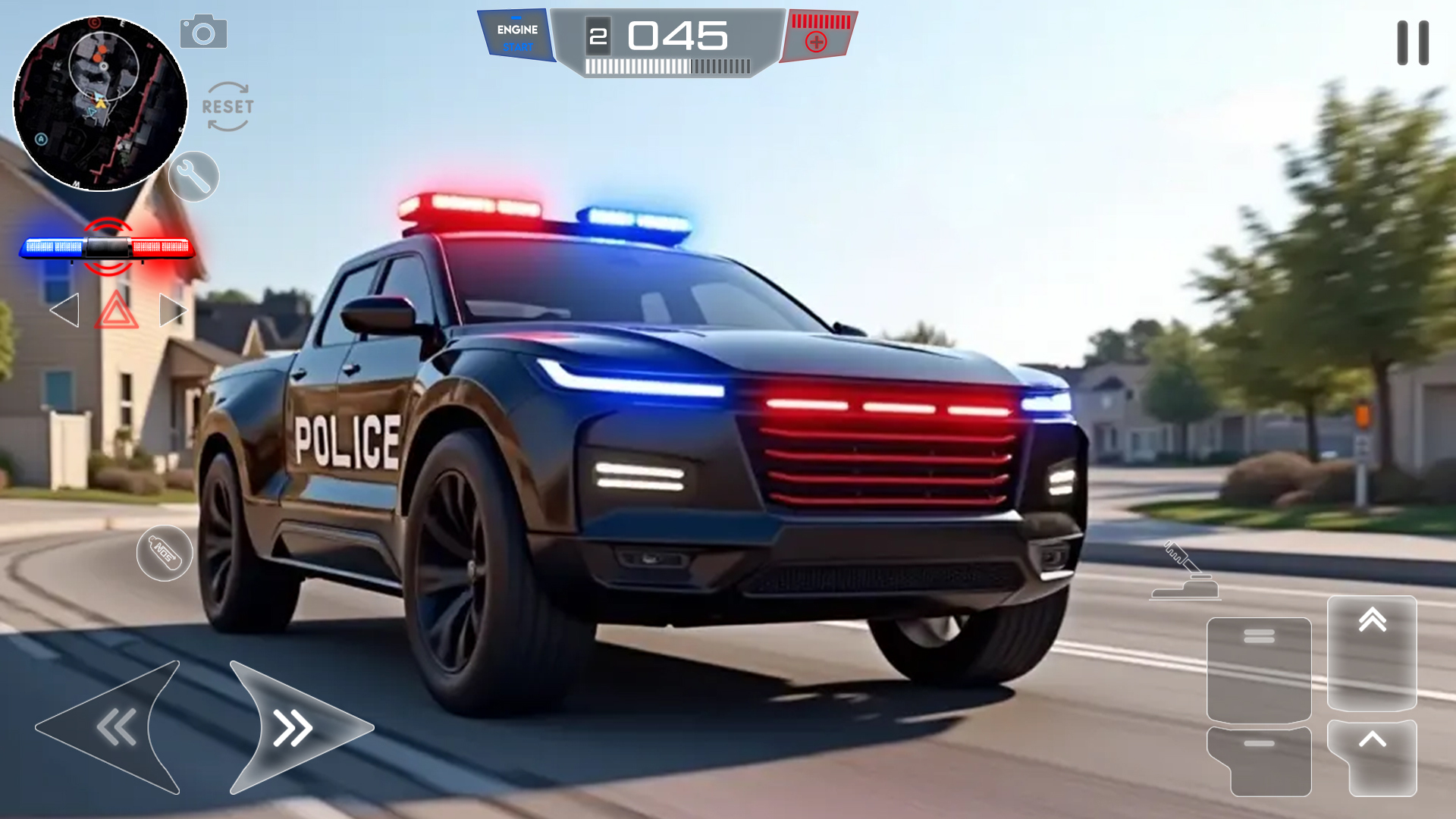
Task: Select the wrench repair icon
Action: tap(194, 176)
